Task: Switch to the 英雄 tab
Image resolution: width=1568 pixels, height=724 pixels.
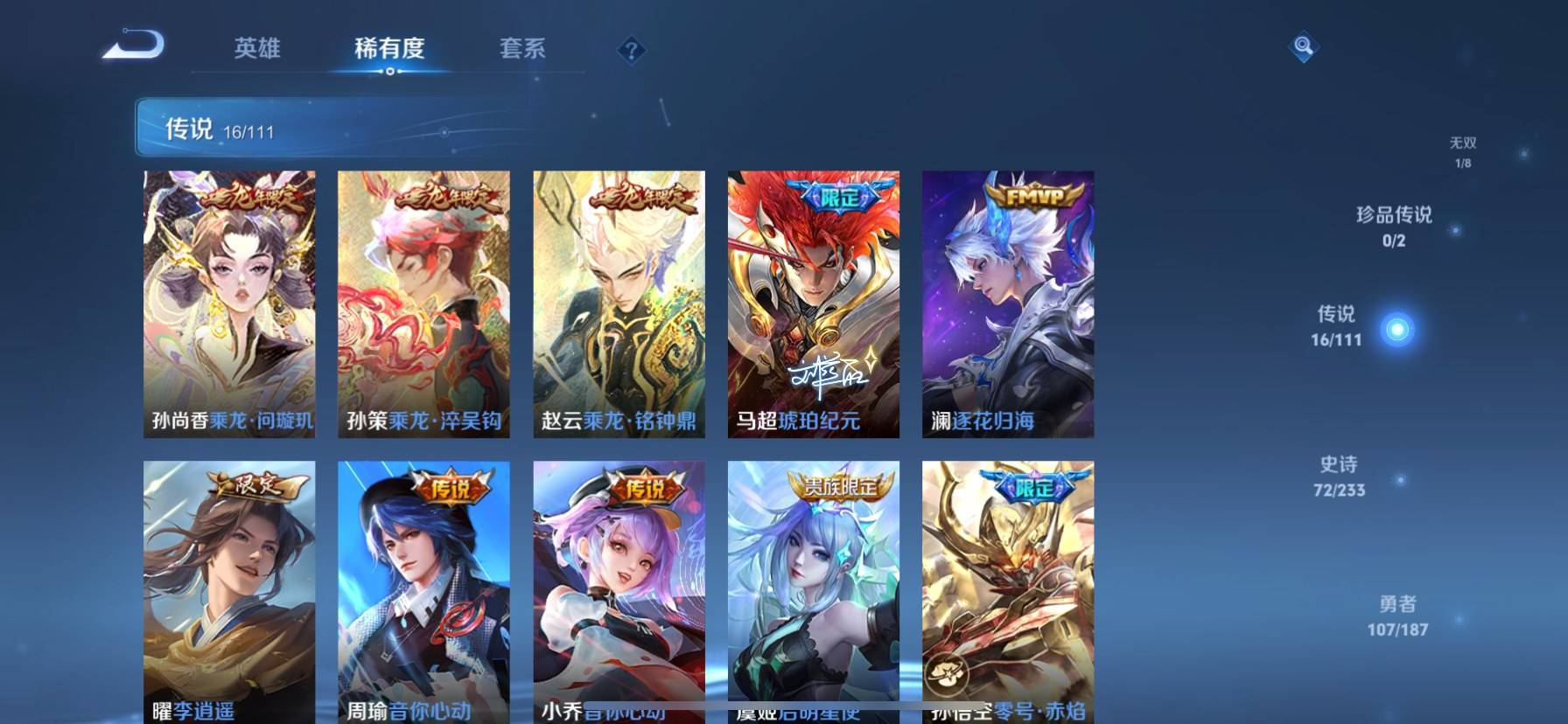Action: pos(257,48)
